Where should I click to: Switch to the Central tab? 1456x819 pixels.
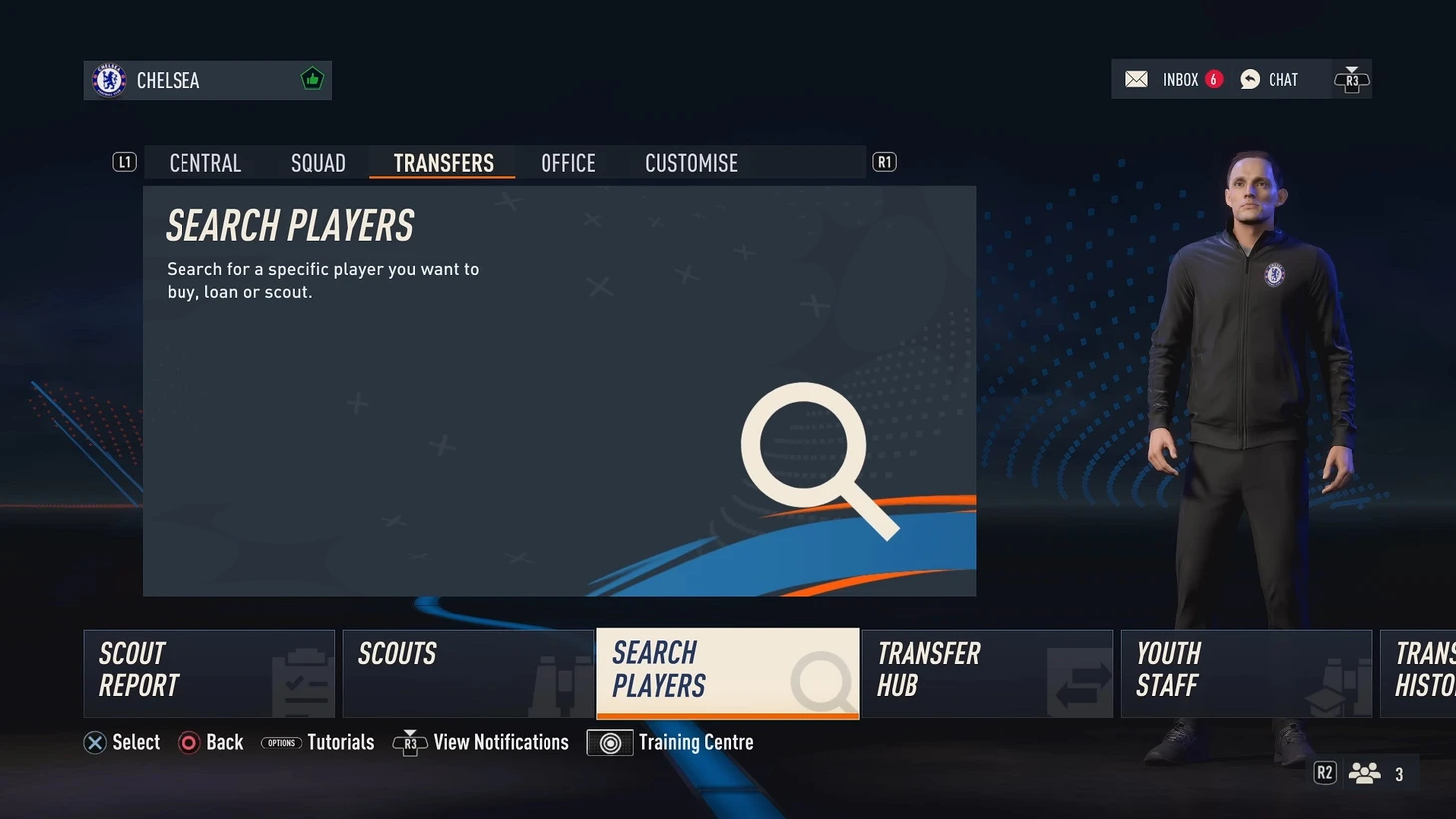[205, 163]
